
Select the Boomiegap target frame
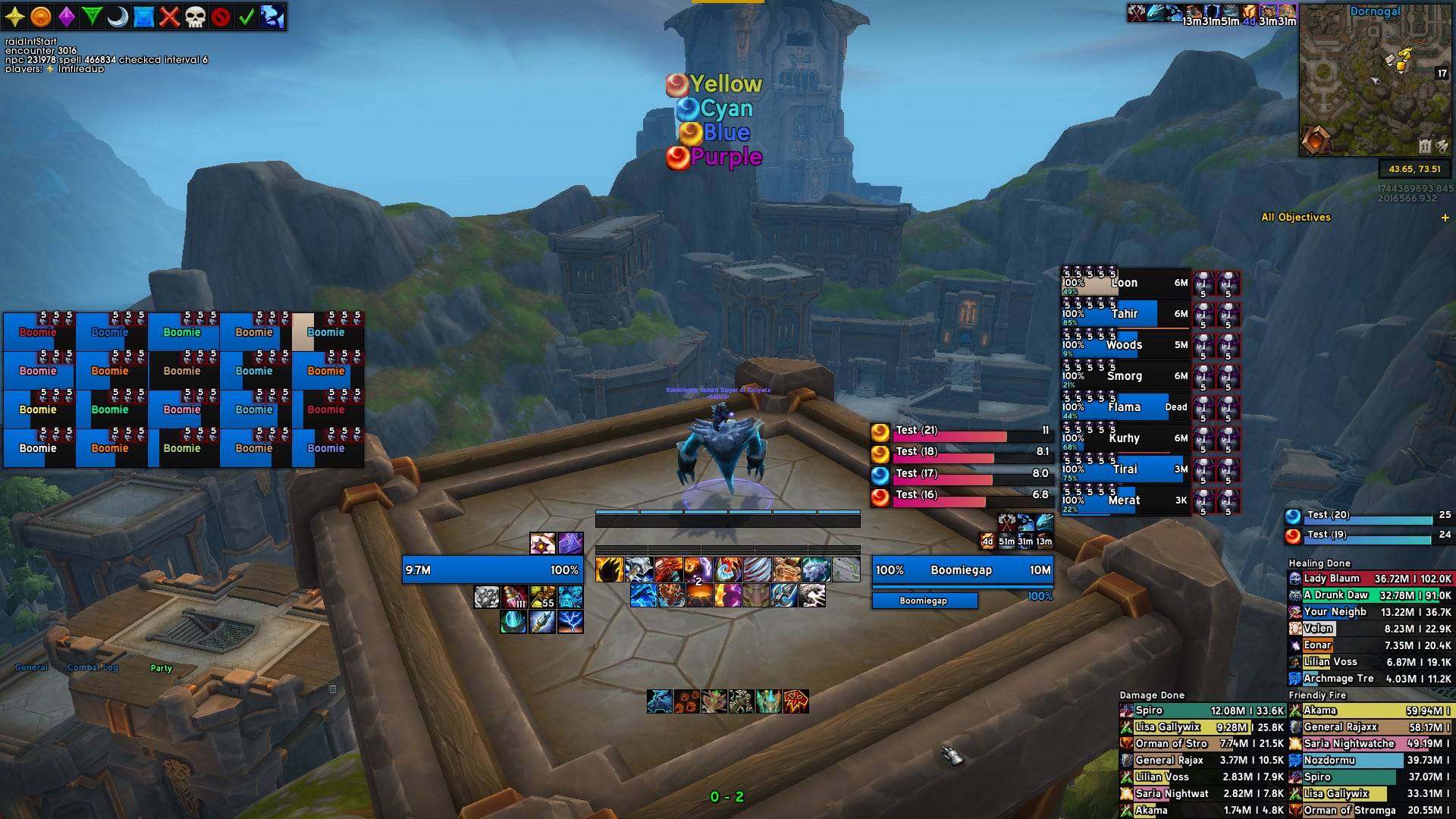click(962, 570)
